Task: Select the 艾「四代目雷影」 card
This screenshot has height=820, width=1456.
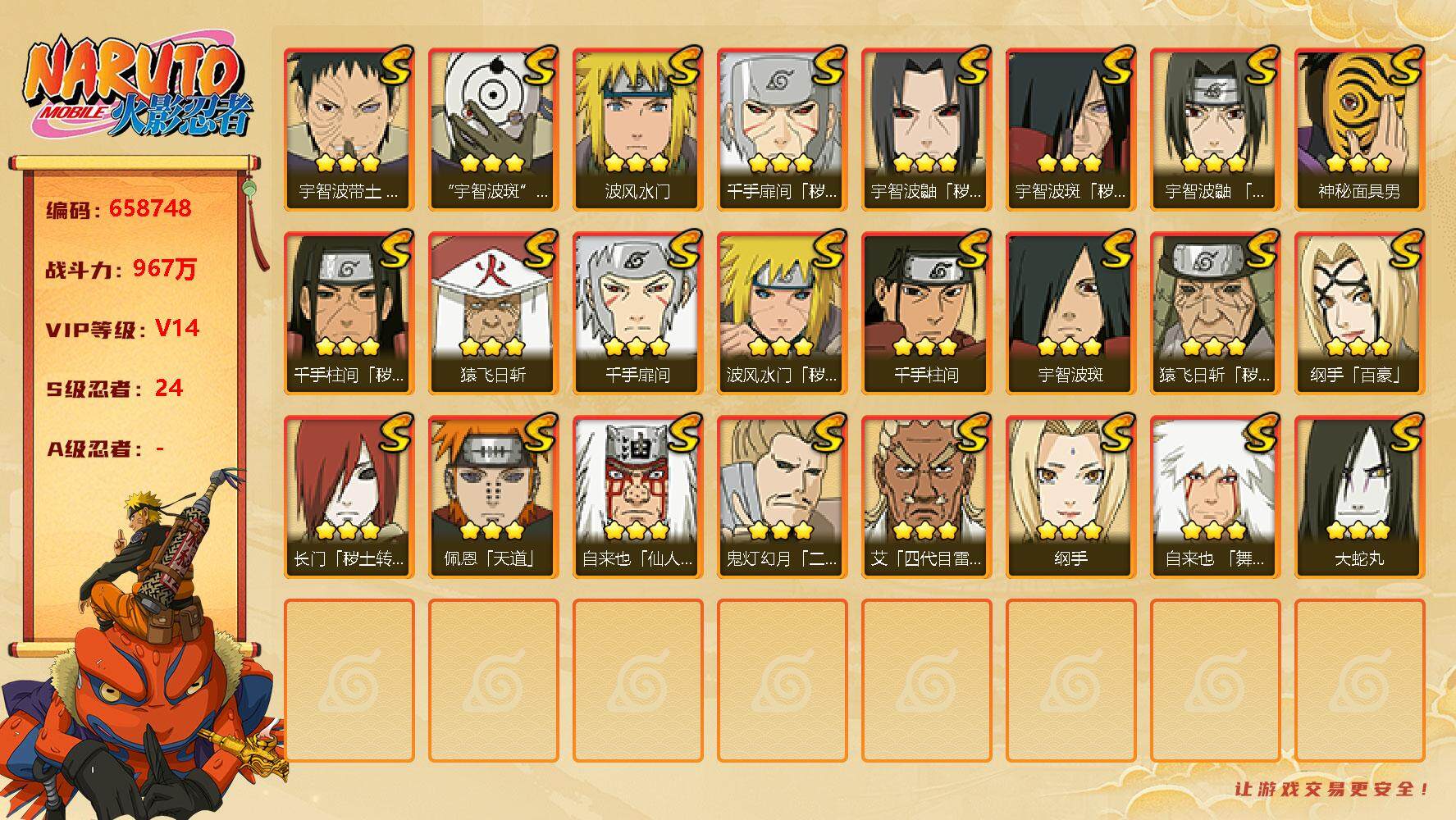Action: coord(926,497)
